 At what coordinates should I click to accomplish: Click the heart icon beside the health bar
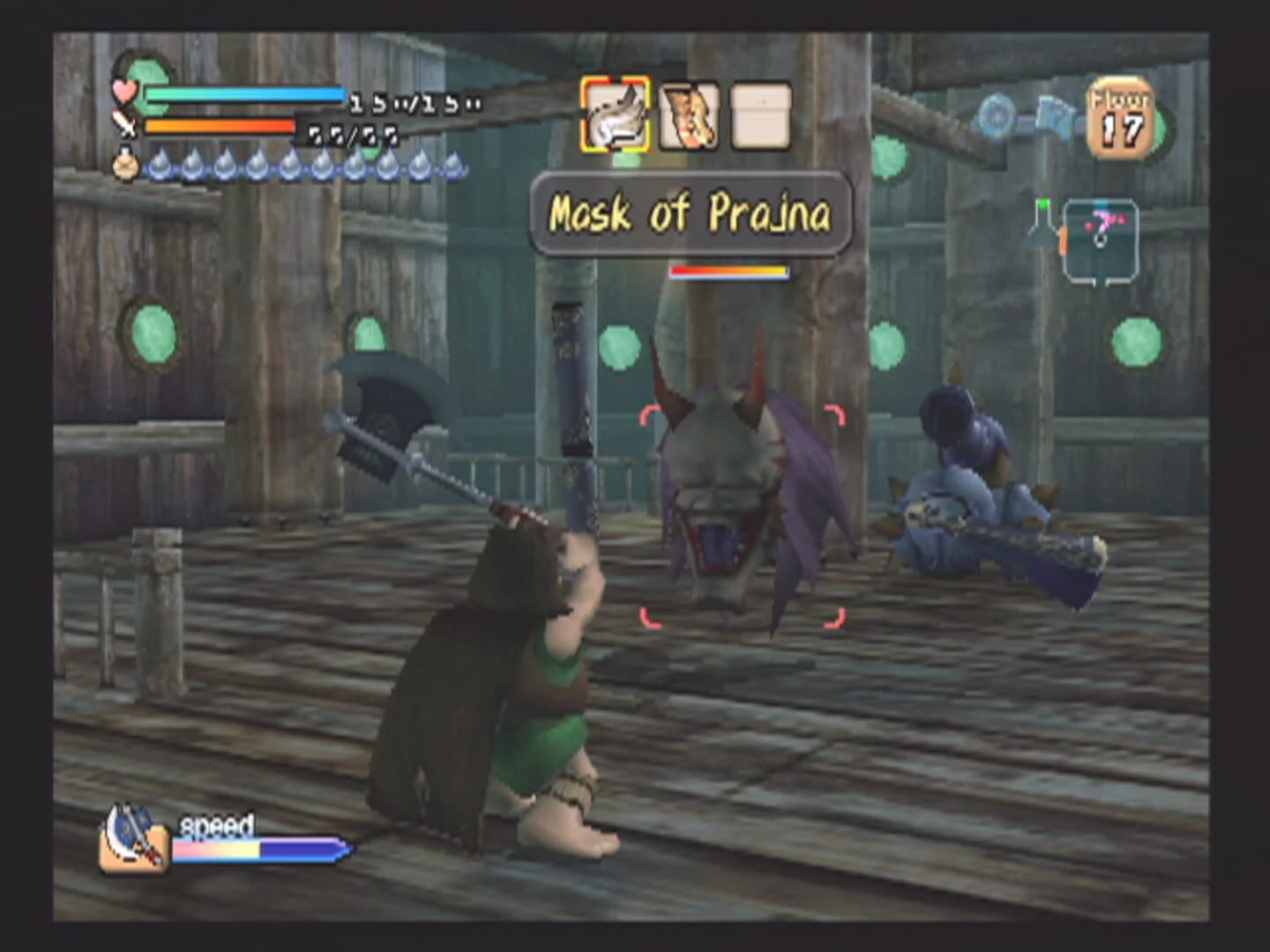pos(125,93)
